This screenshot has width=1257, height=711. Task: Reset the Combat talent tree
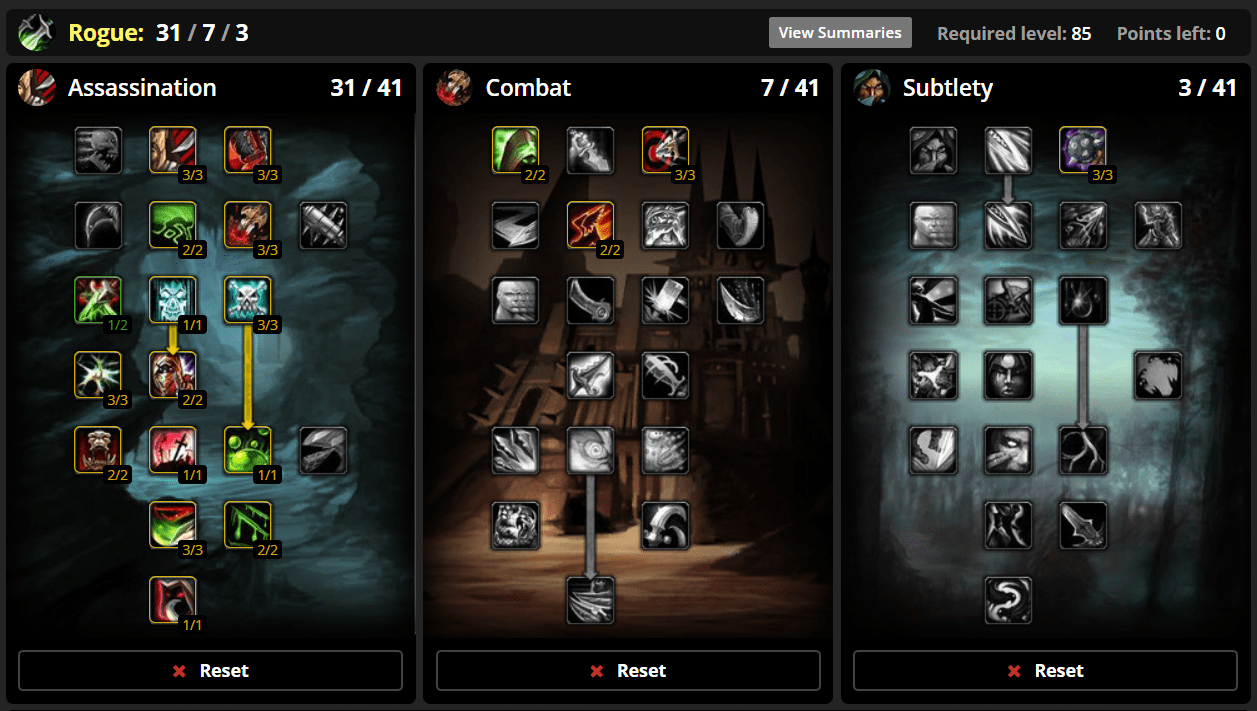628,670
